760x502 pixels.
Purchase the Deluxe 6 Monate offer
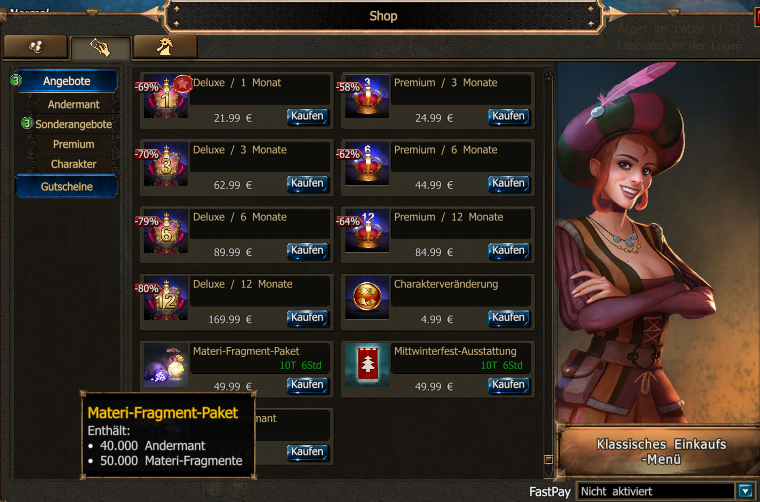click(307, 251)
